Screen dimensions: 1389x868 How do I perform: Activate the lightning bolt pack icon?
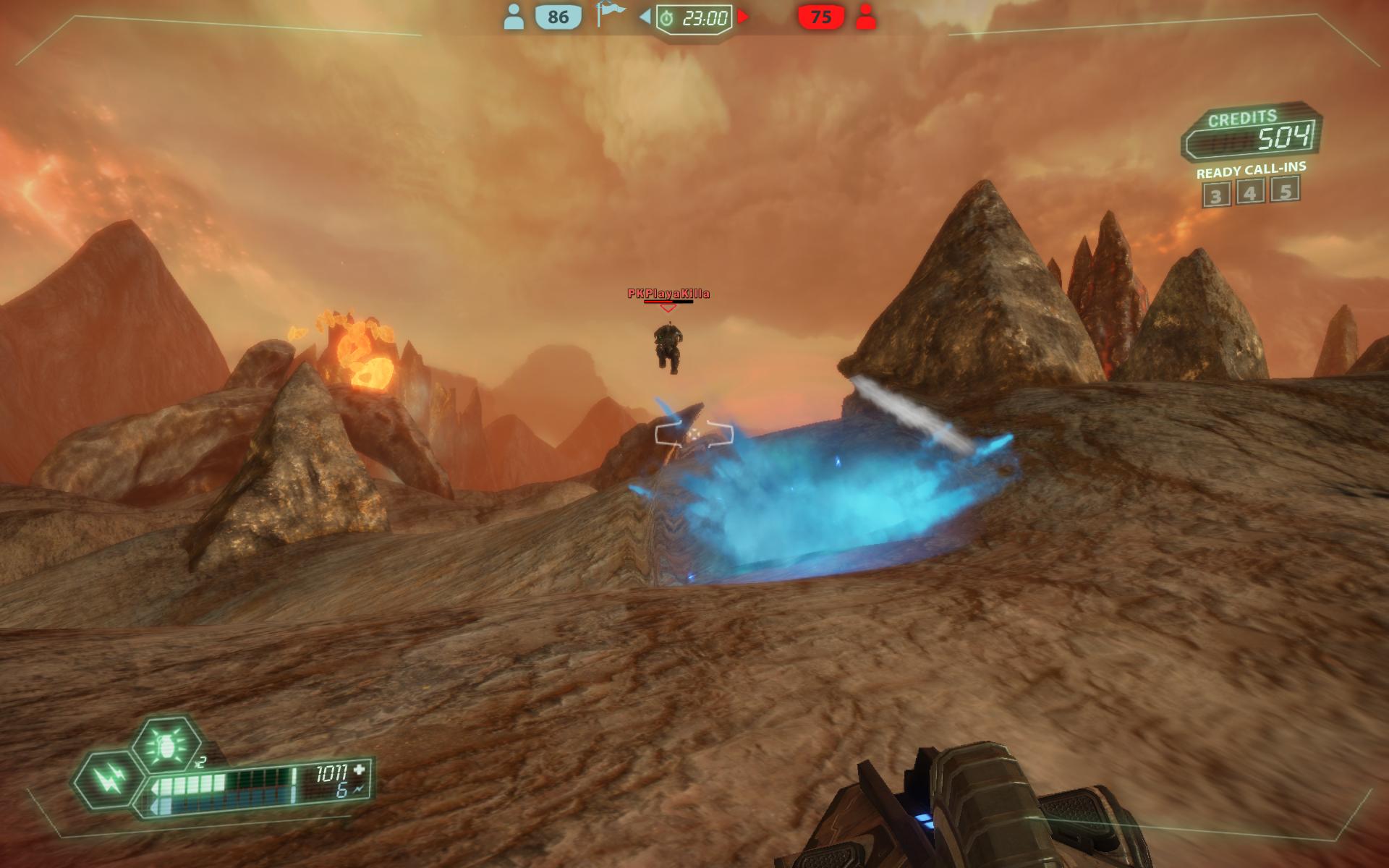tap(107, 780)
